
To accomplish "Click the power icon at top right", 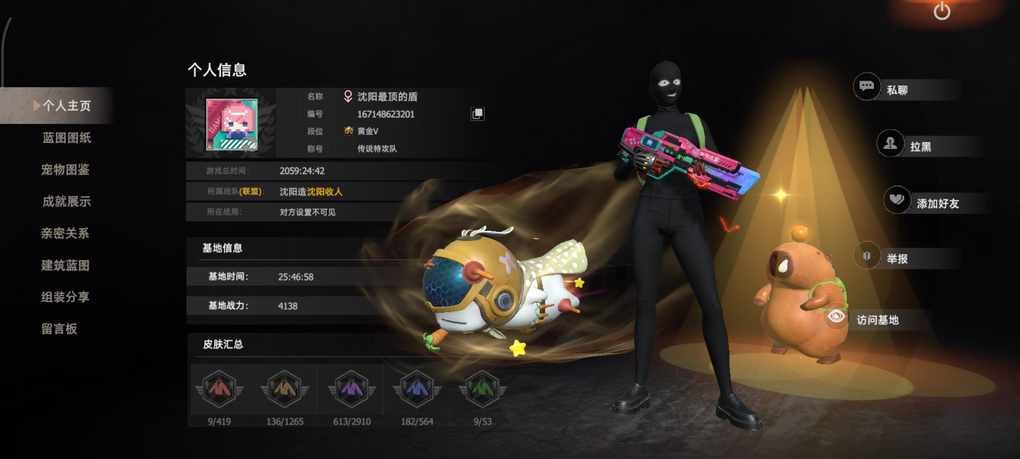I will click(941, 12).
